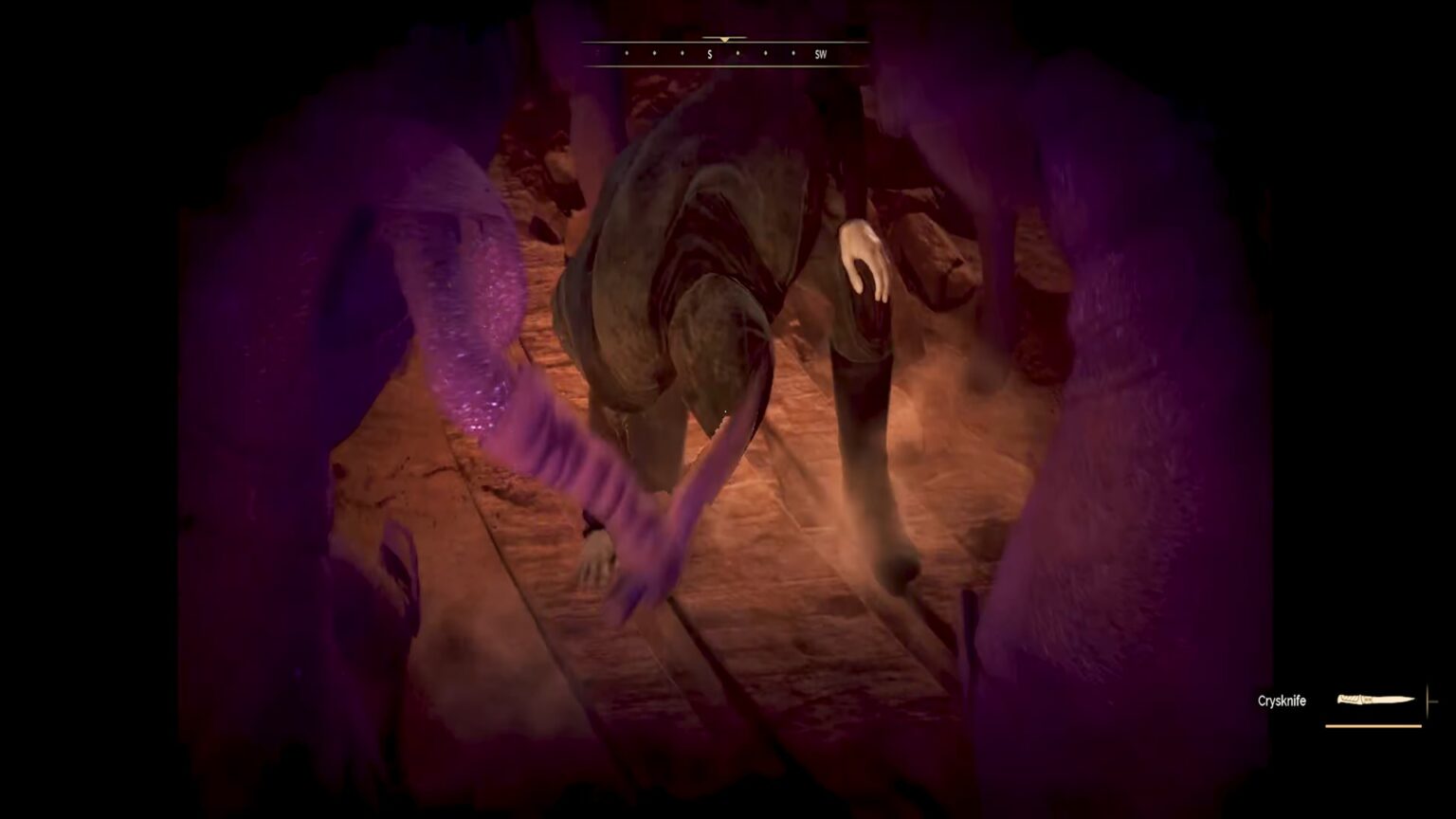Image resolution: width=1456 pixels, height=819 pixels.
Task: Click the gold heading arrow on the compass
Action: pyautogui.click(x=724, y=41)
